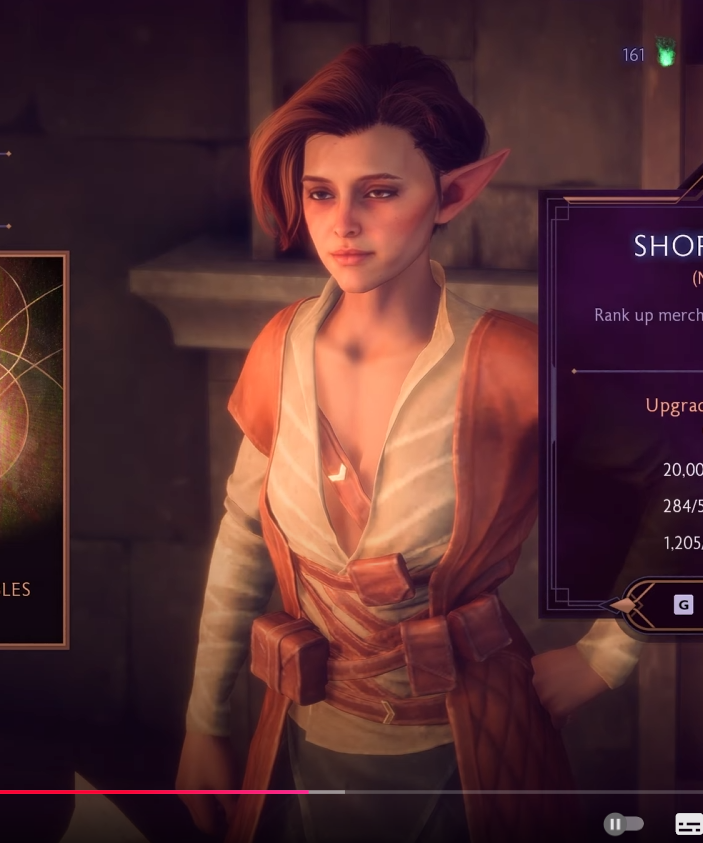Turn on video subtitles

[689, 824]
